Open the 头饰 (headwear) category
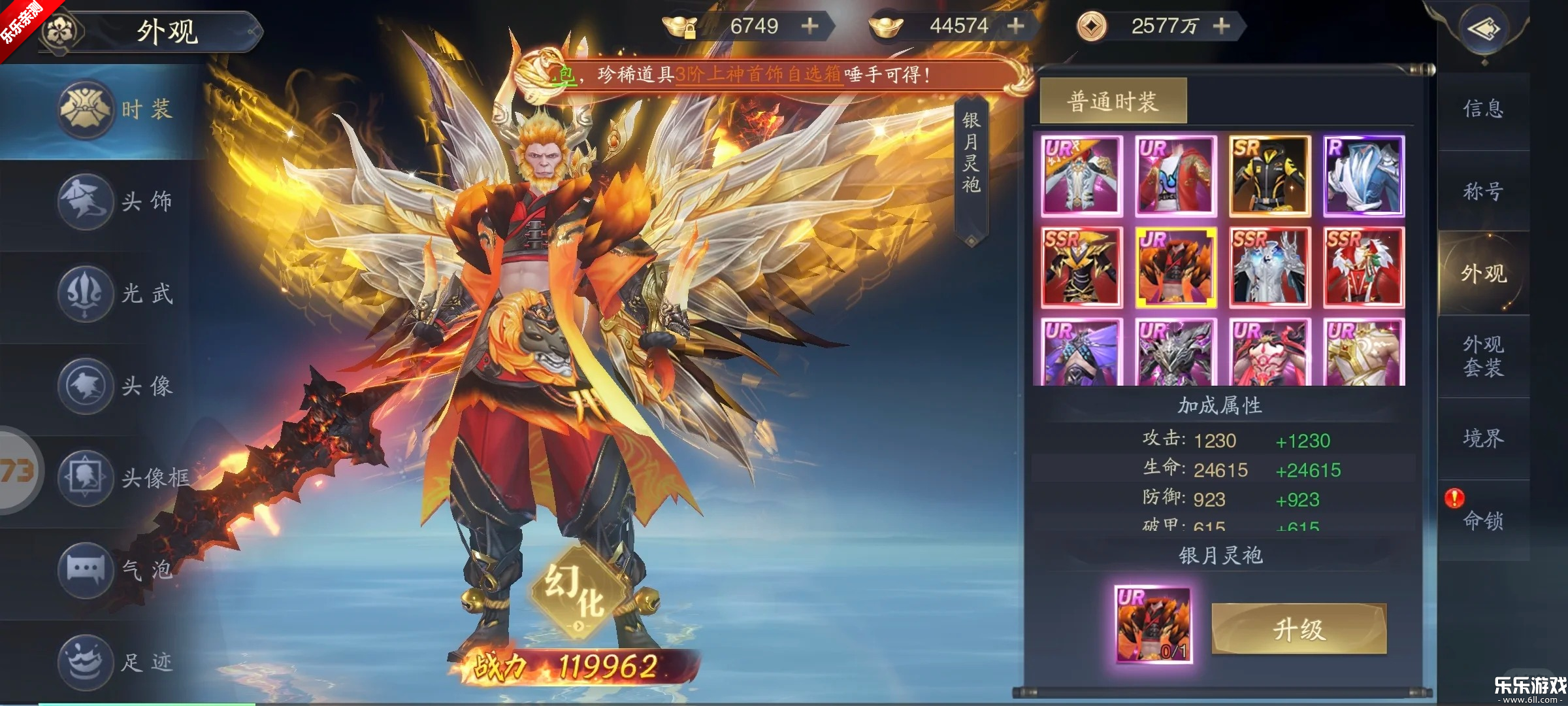The image size is (1568, 706). (x=85, y=201)
